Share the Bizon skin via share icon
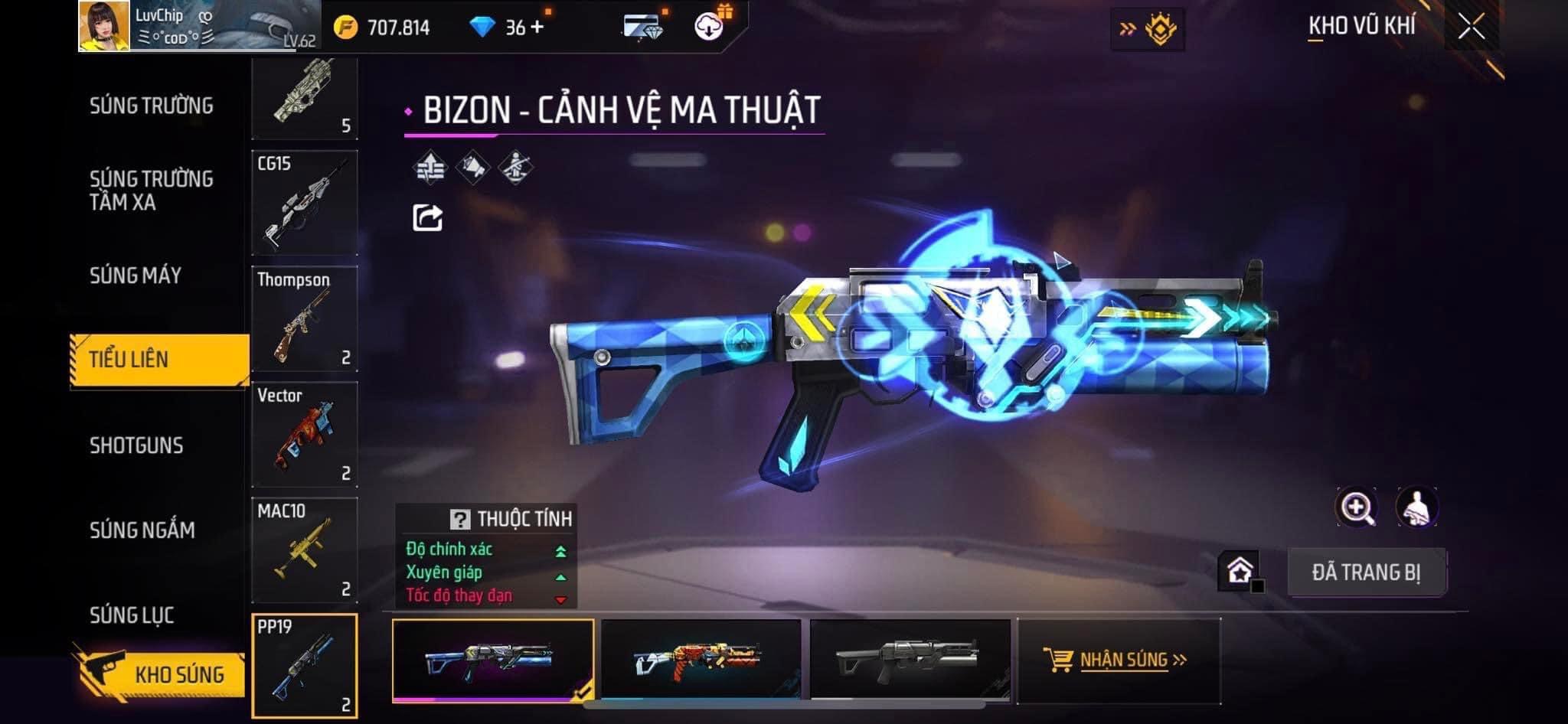 click(427, 218)
